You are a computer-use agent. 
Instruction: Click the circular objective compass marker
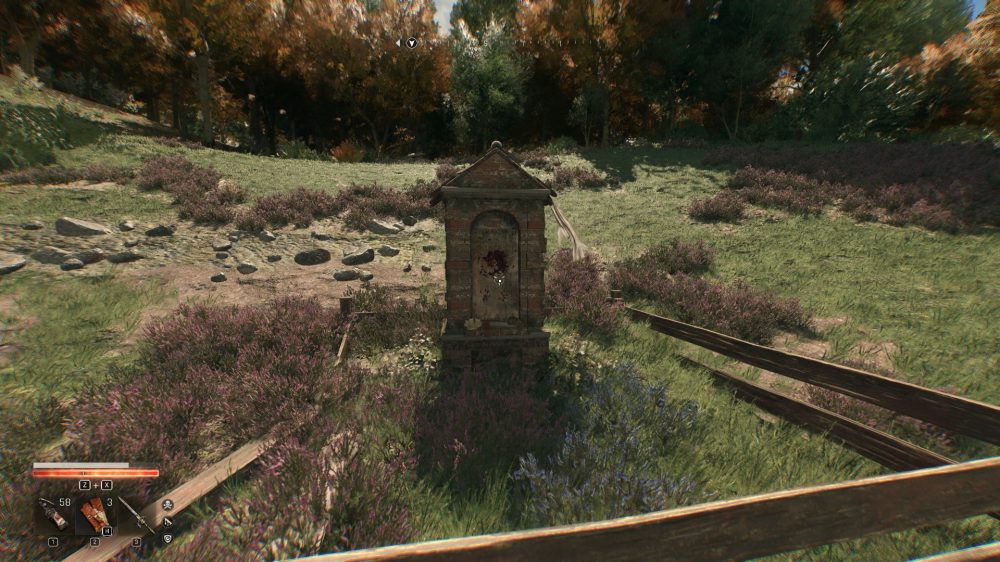click(x=410, y=43)
